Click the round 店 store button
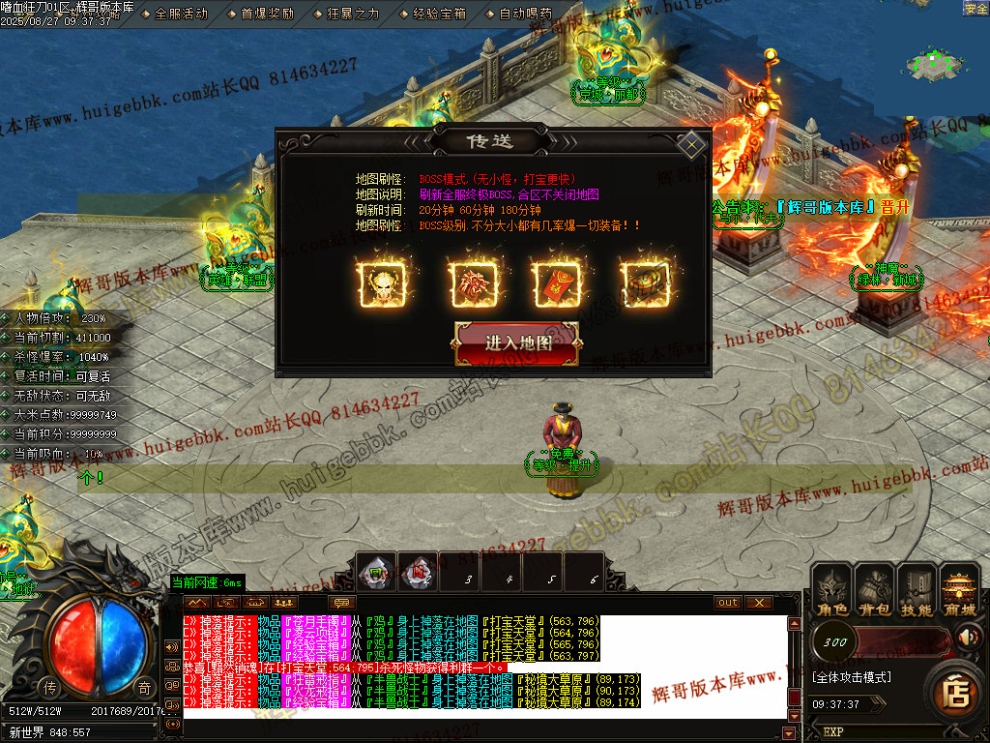990x743 pixels. tap(956, 693)
